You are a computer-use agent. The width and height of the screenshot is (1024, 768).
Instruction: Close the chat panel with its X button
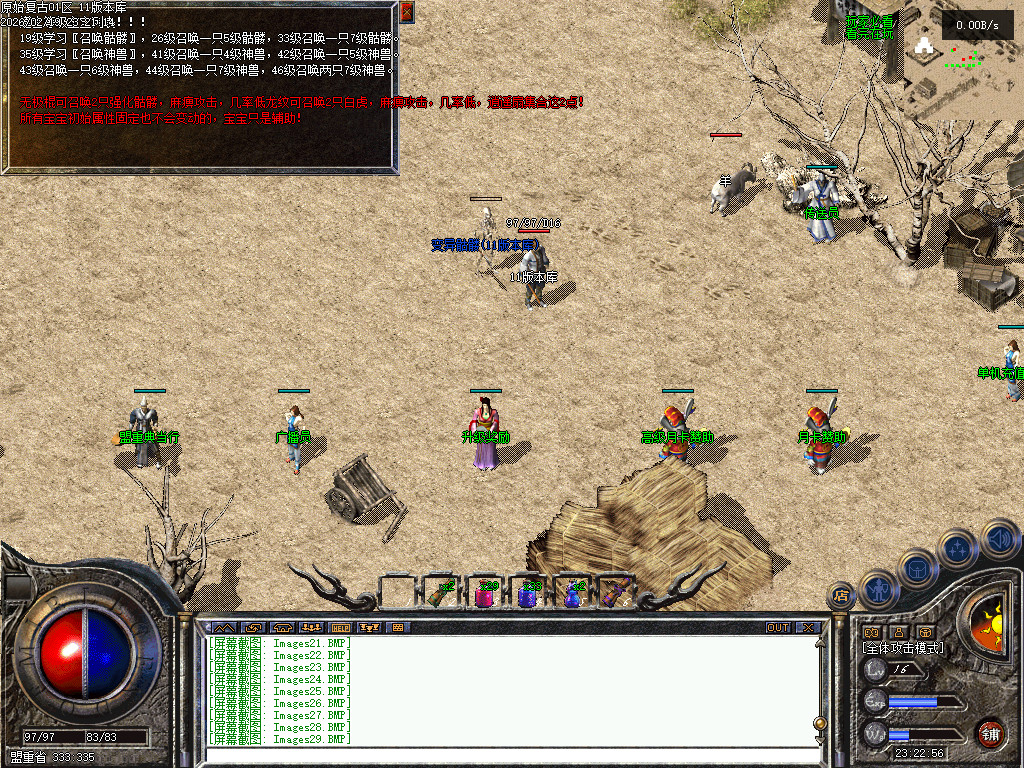point(807,628)
